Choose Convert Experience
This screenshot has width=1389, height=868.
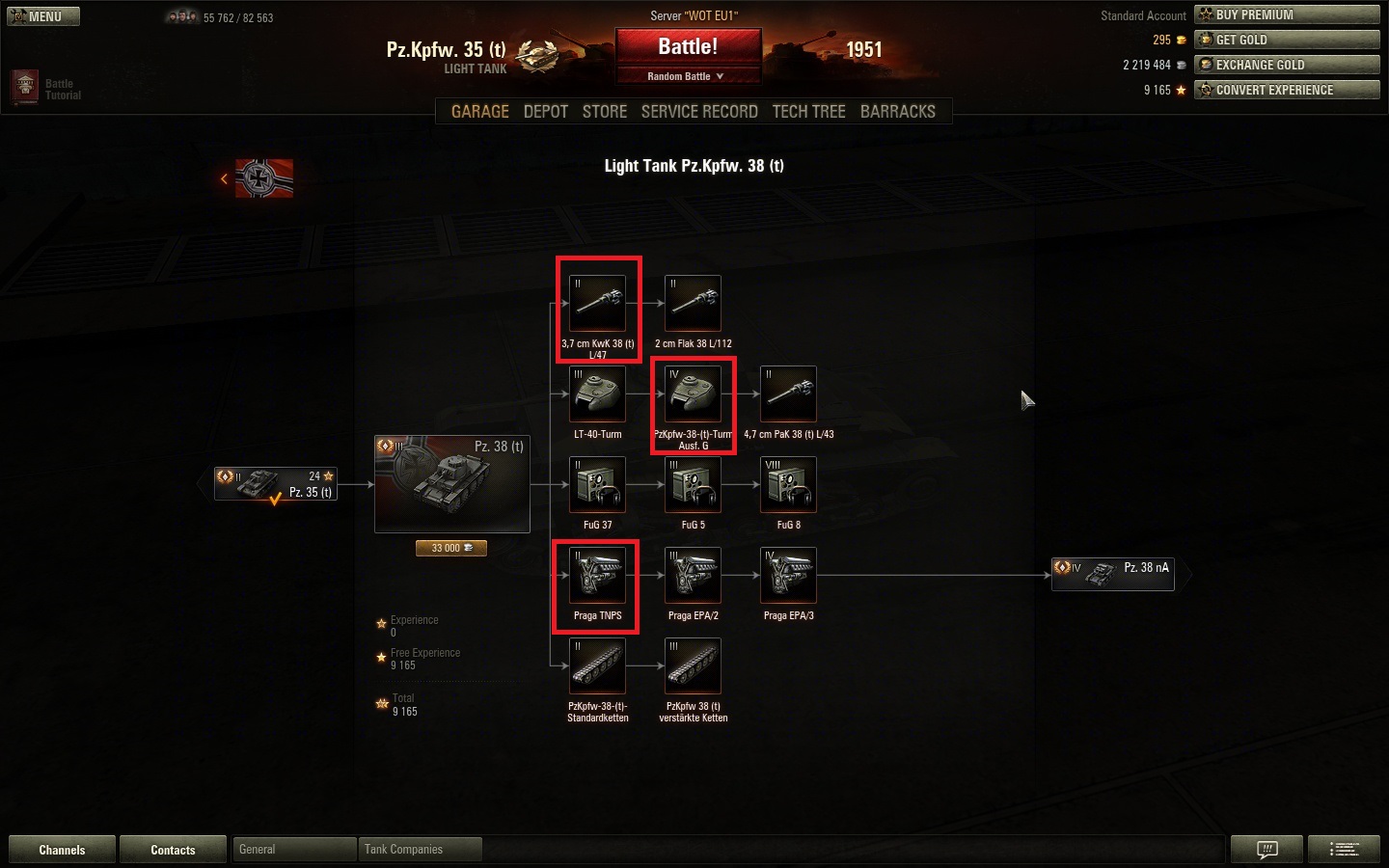(1287, 90)
